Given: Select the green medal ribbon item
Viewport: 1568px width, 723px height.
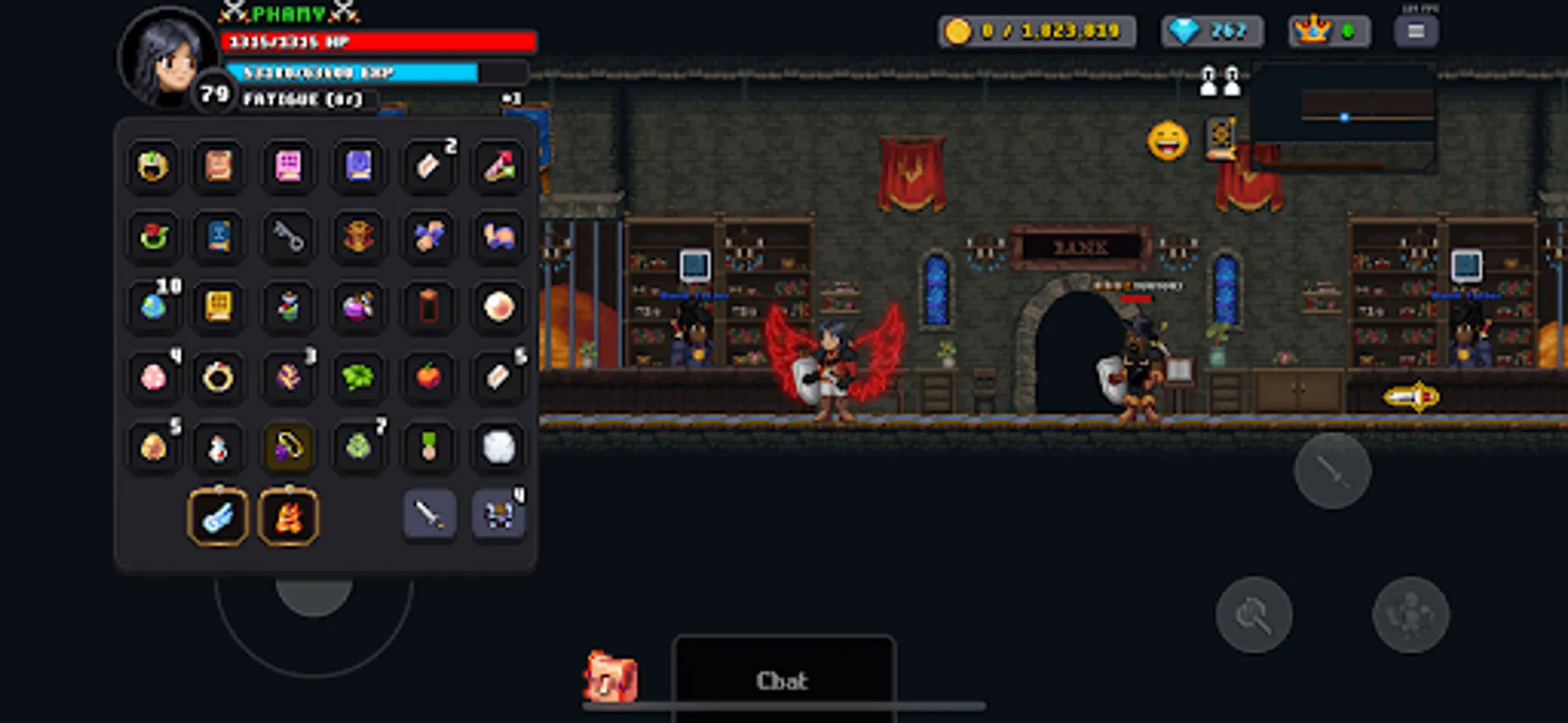Looking at the screenshot, I should pyautogui.click(x=430, y=447).
